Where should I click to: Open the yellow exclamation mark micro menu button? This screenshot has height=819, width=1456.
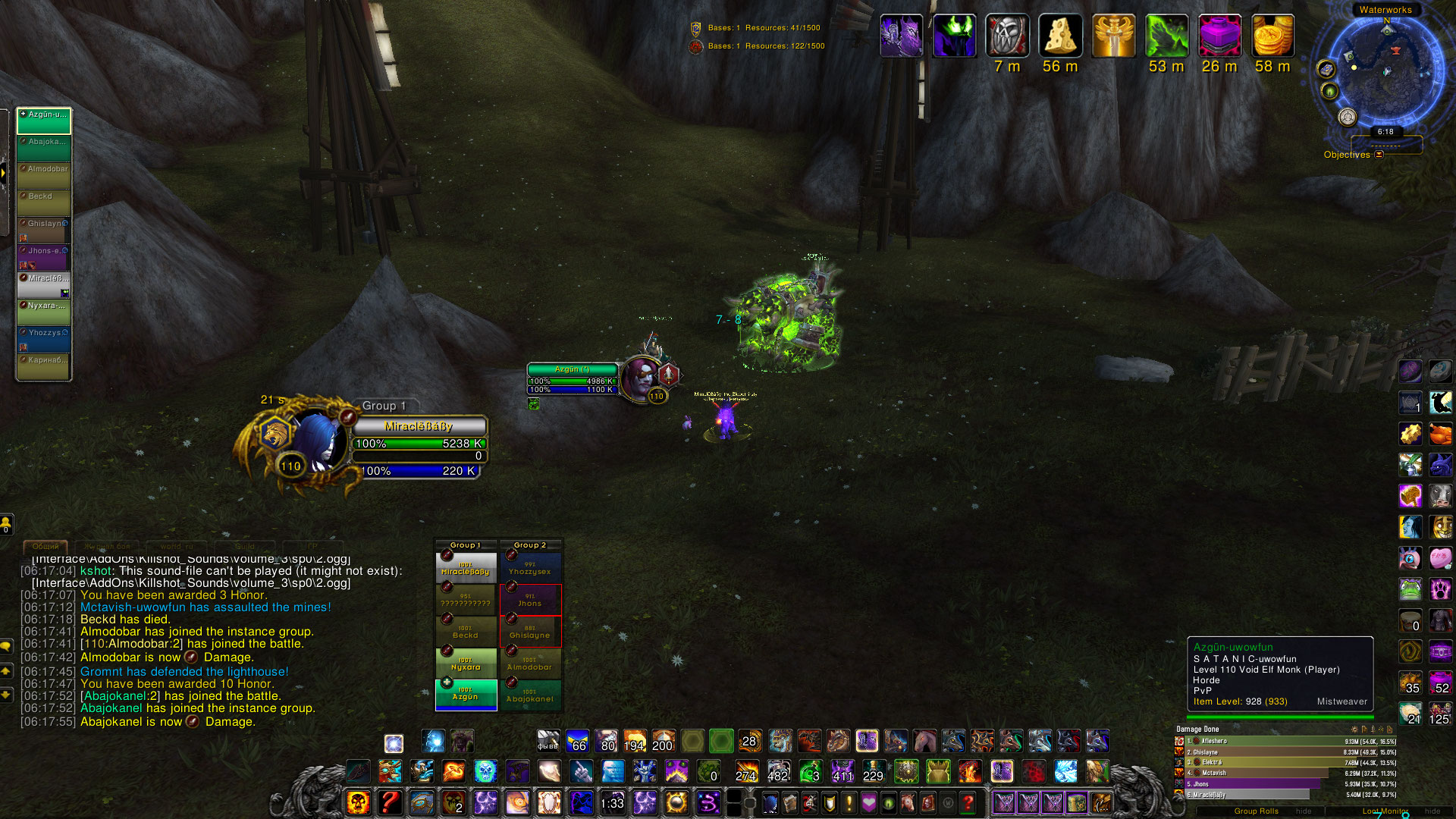tap(849, 802)
